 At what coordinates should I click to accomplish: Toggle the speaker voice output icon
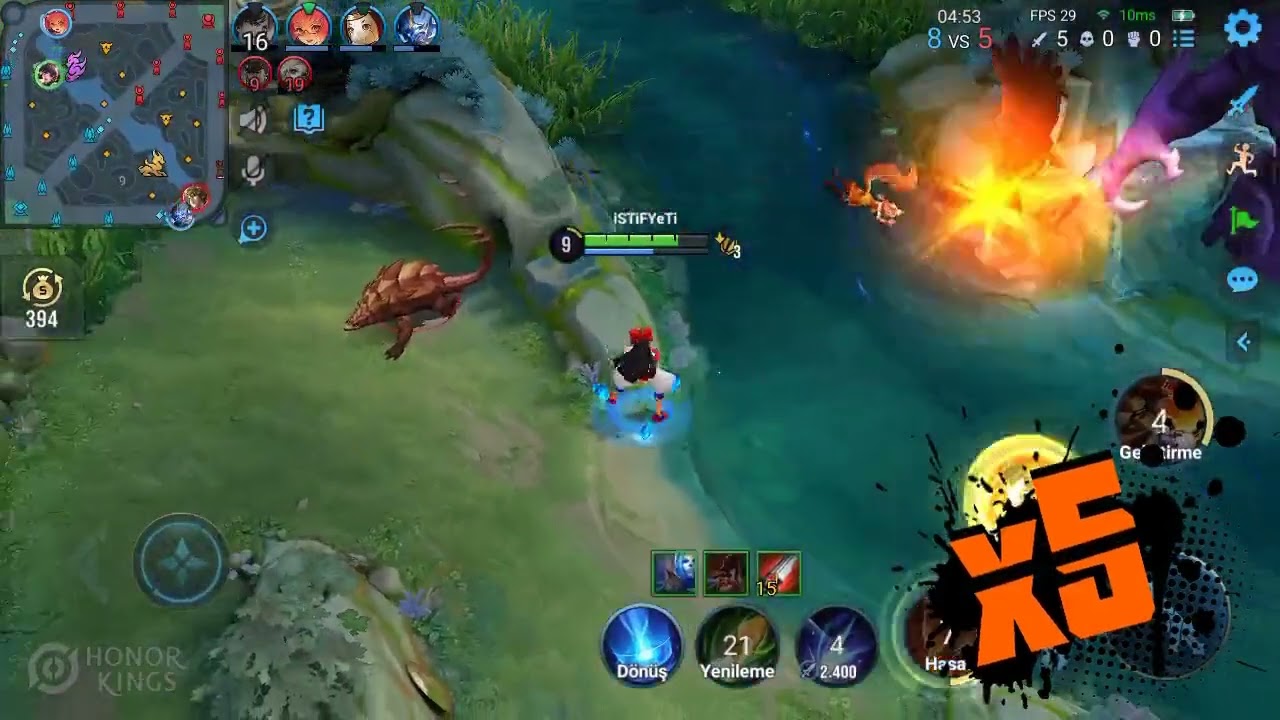pyautogui.click(x=254, y=120)
